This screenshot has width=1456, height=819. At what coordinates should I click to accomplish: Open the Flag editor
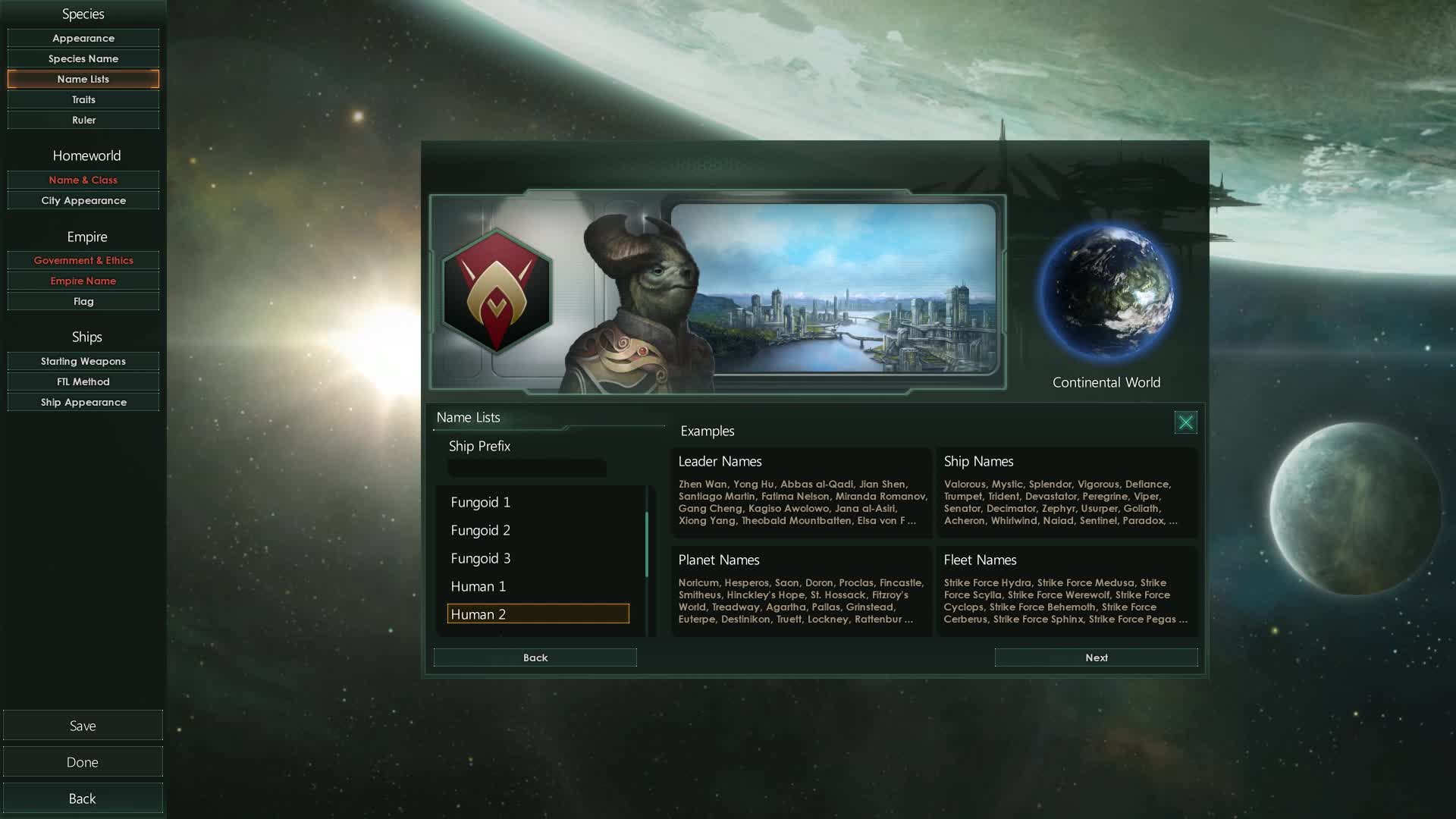pos(83,301)
